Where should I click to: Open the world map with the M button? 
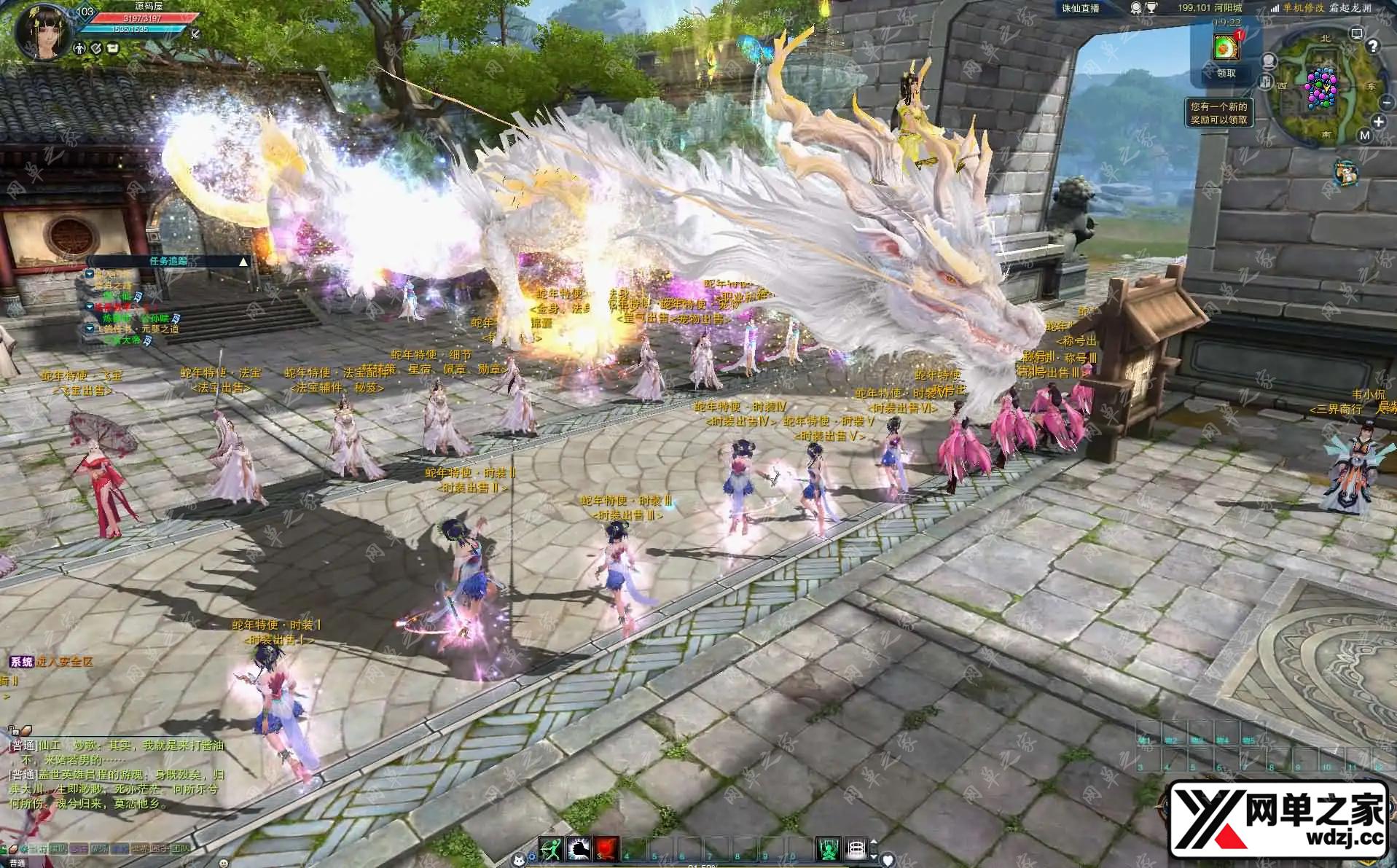(x=1364, y=136)
